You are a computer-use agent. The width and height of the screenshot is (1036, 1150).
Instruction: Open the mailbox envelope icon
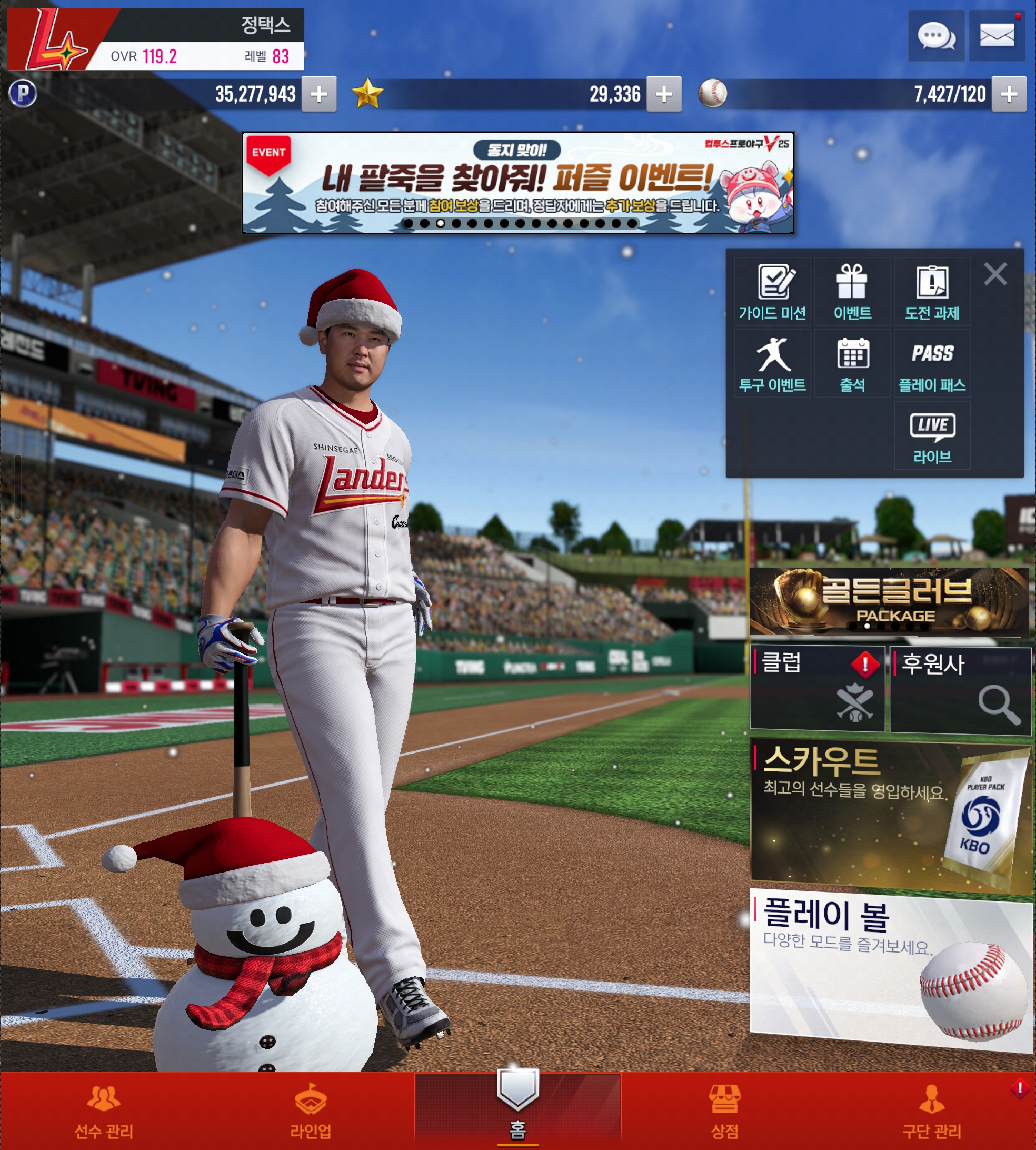[997, 36]
